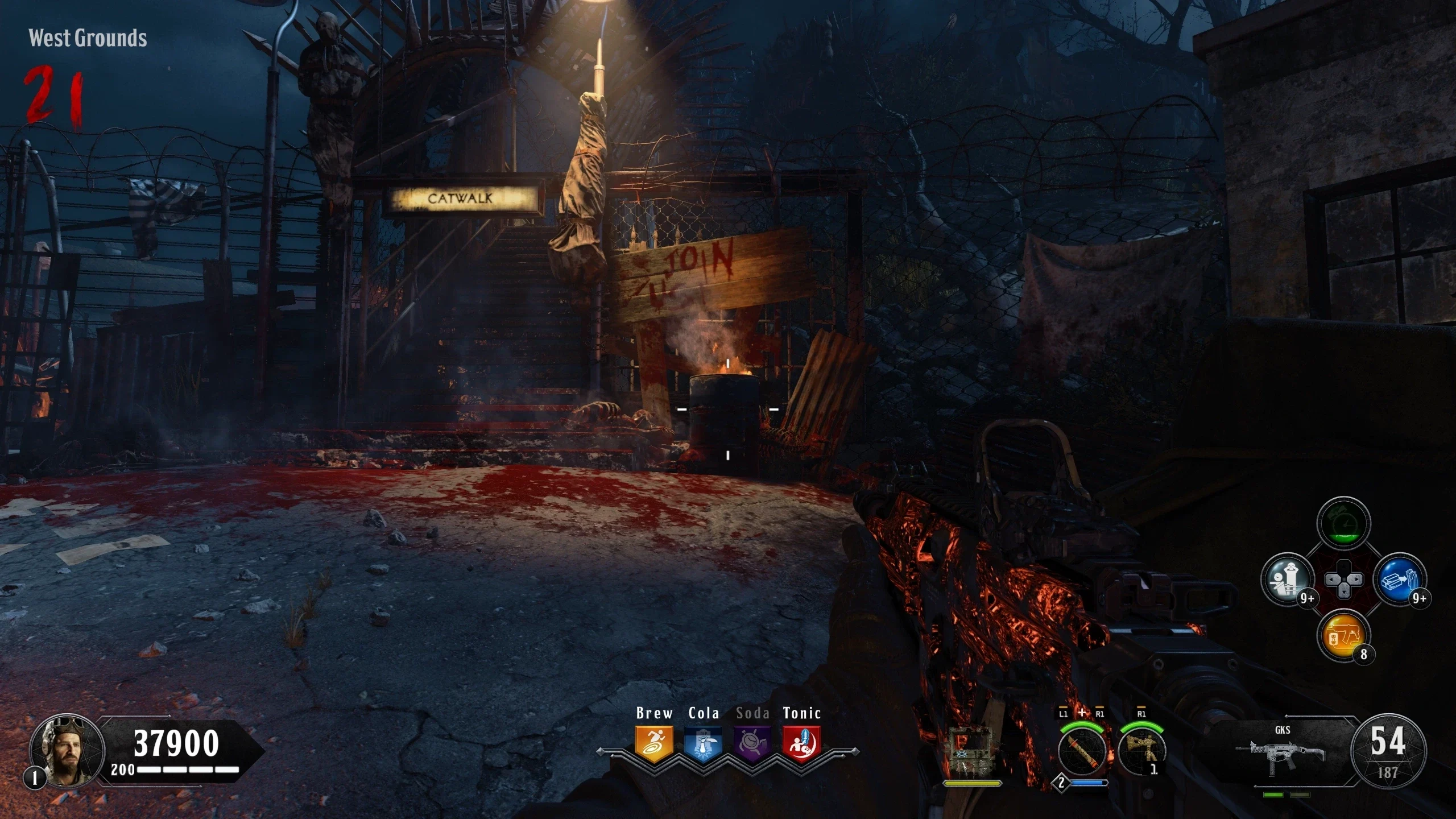Image resolution: width=1456 pixels, height=819 pixels.
Task: Select the tomahawk equipment icon
Action: click(x=1142, y=752)
